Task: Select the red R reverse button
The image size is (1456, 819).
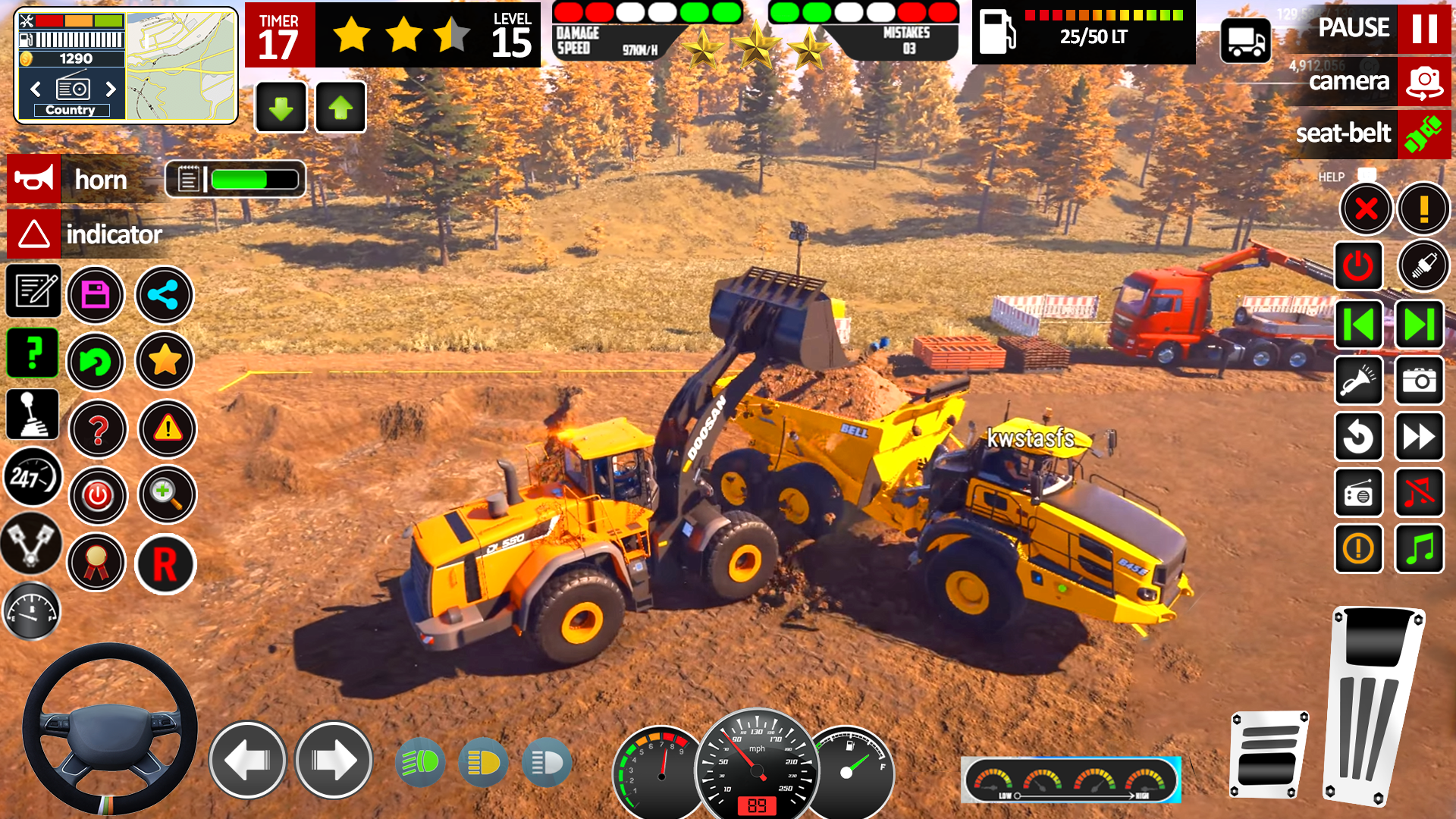Action: (165, 565)
